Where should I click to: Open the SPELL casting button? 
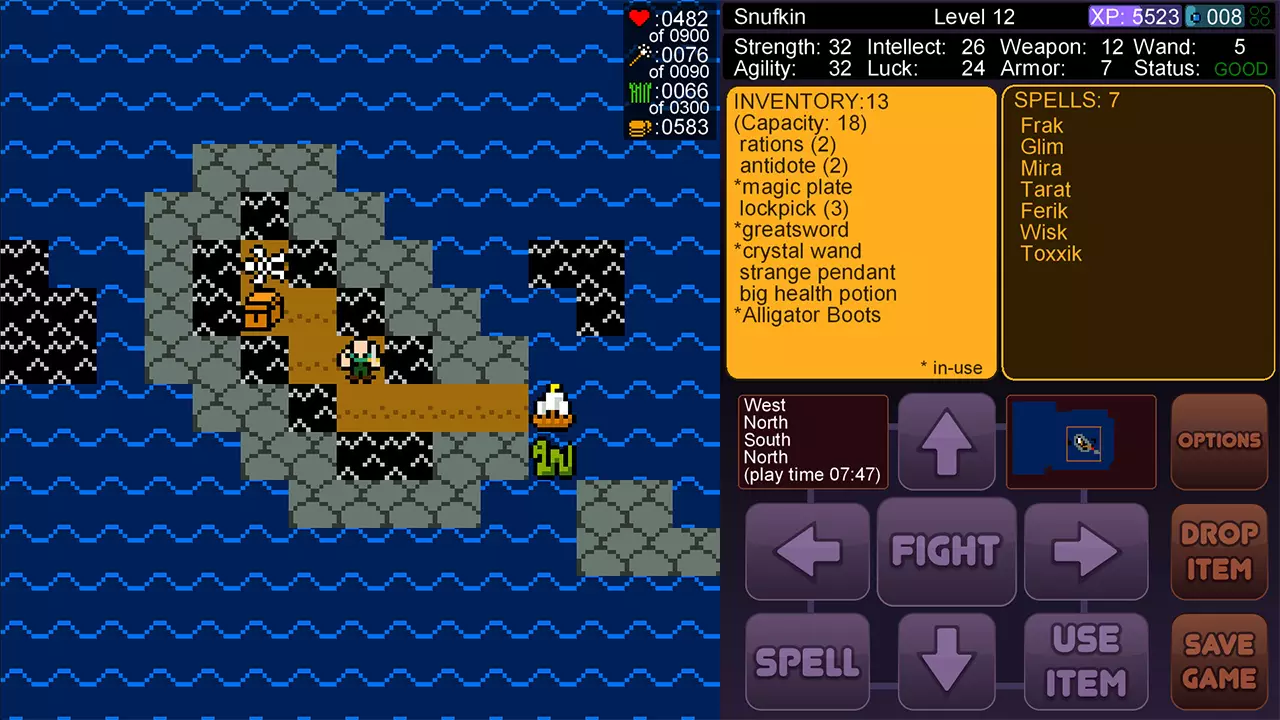pos(807,661)
